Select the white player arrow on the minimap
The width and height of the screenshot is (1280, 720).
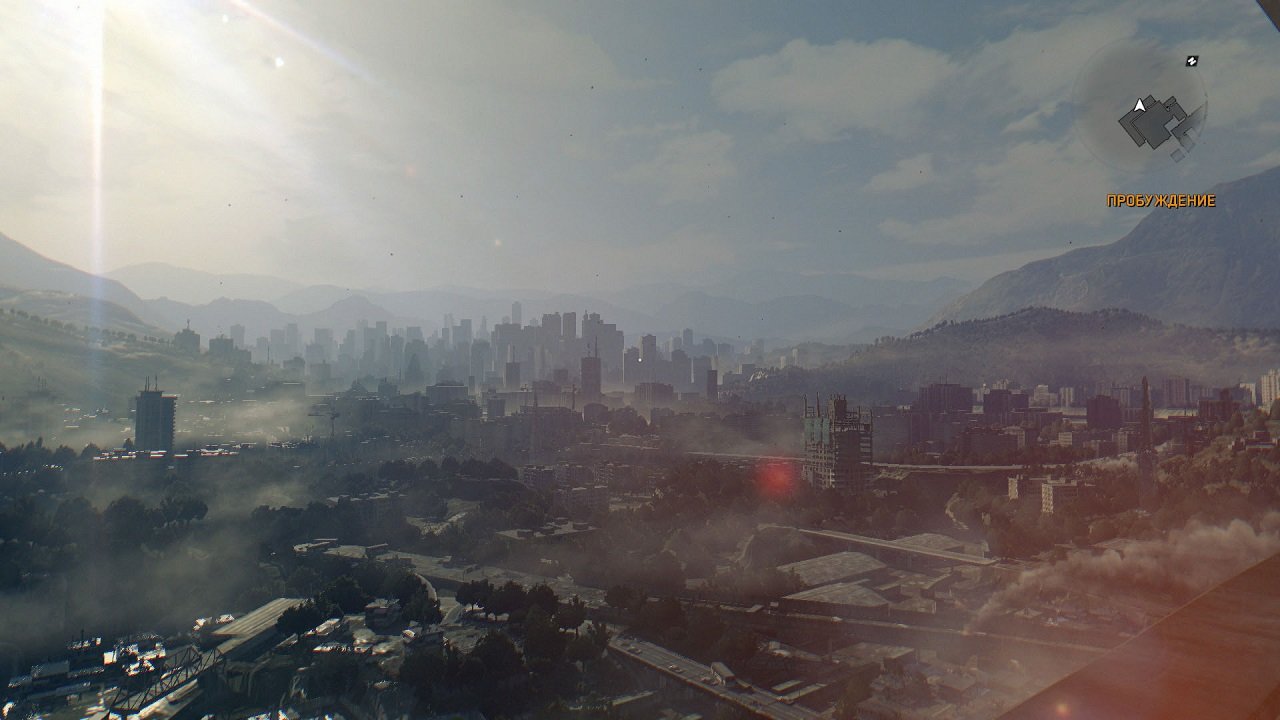coord(1139,105)
